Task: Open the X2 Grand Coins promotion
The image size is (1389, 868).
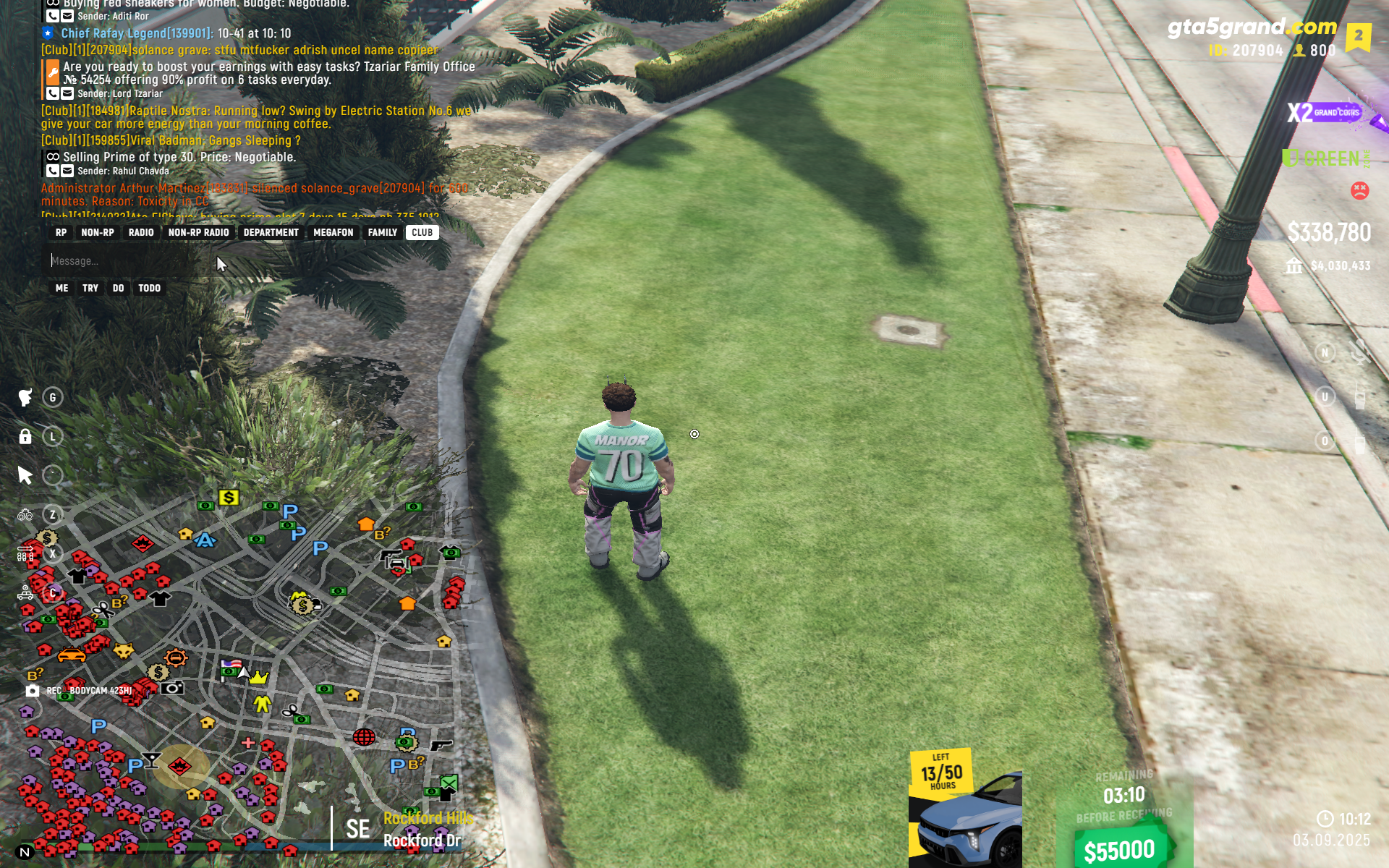Action: (x=1324, y=113)
